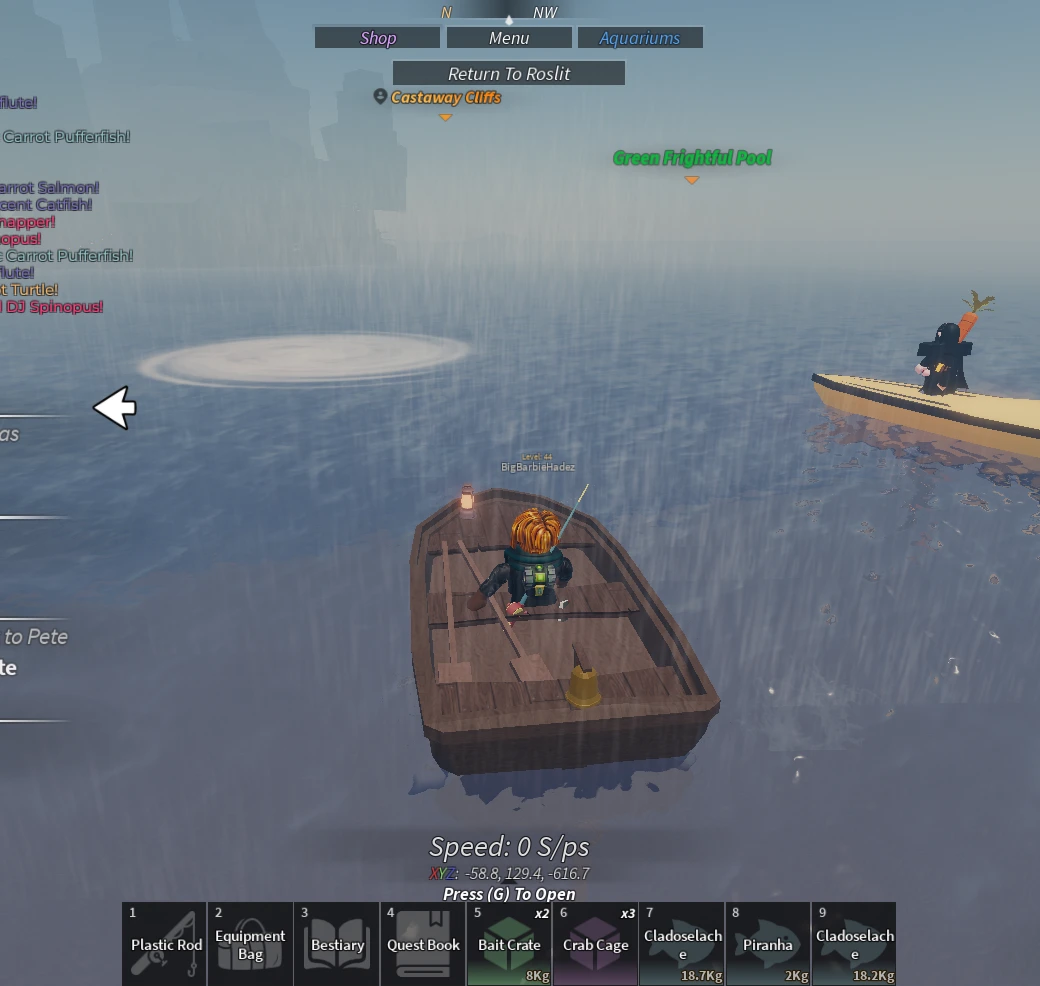The image size is (1040, 986).
Task: Open the Menu button
Action: [x=509, y=38]
